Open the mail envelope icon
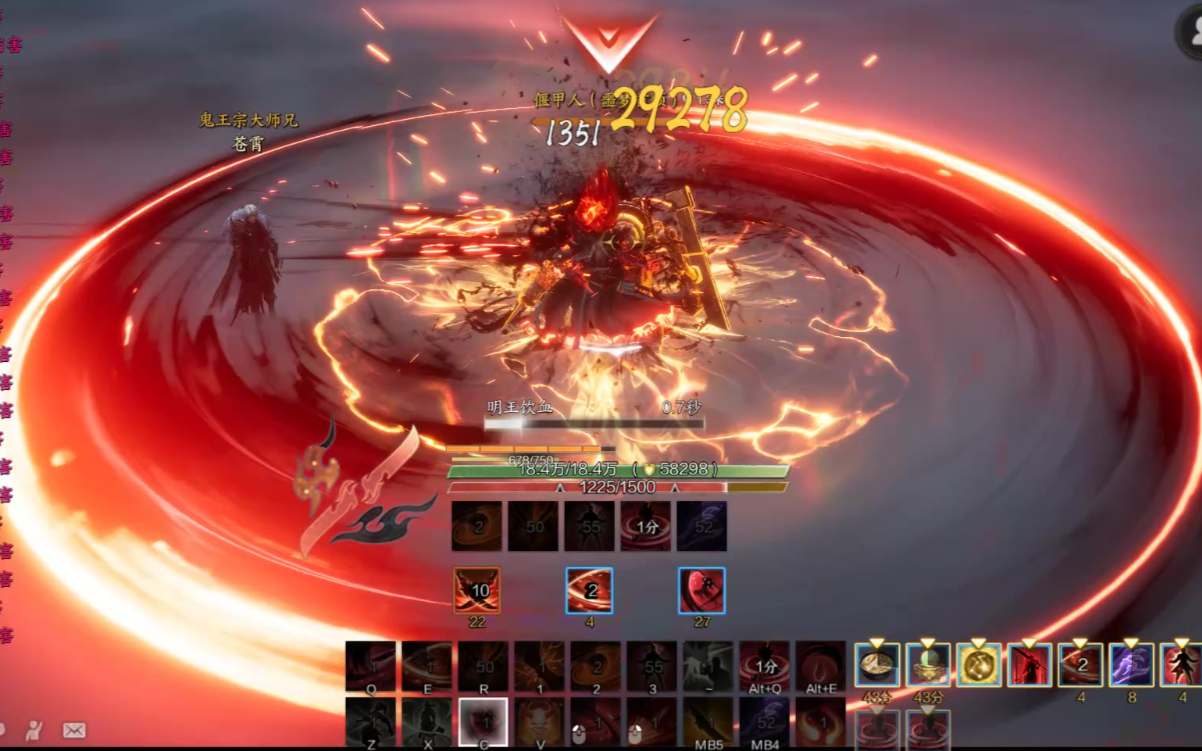 click(x=74, y=730)
